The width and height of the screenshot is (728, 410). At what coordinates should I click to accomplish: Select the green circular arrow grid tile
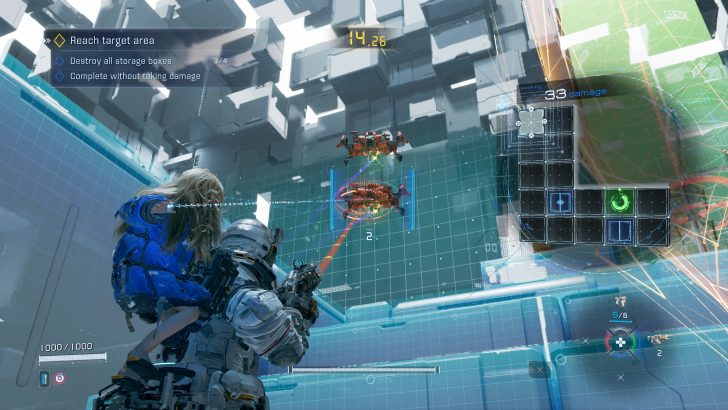621,202
